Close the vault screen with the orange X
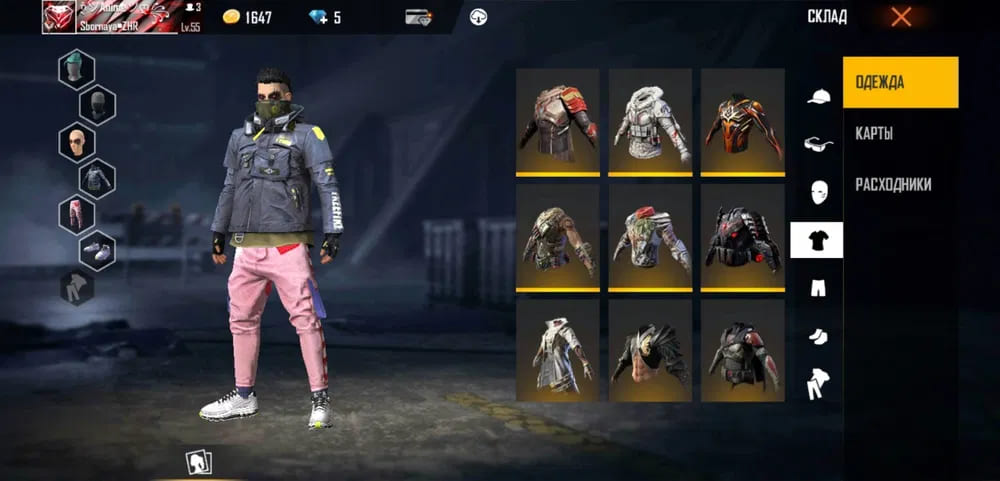Image resolution: width=1000 pixels, height=481 pixels. pos(900,16)
